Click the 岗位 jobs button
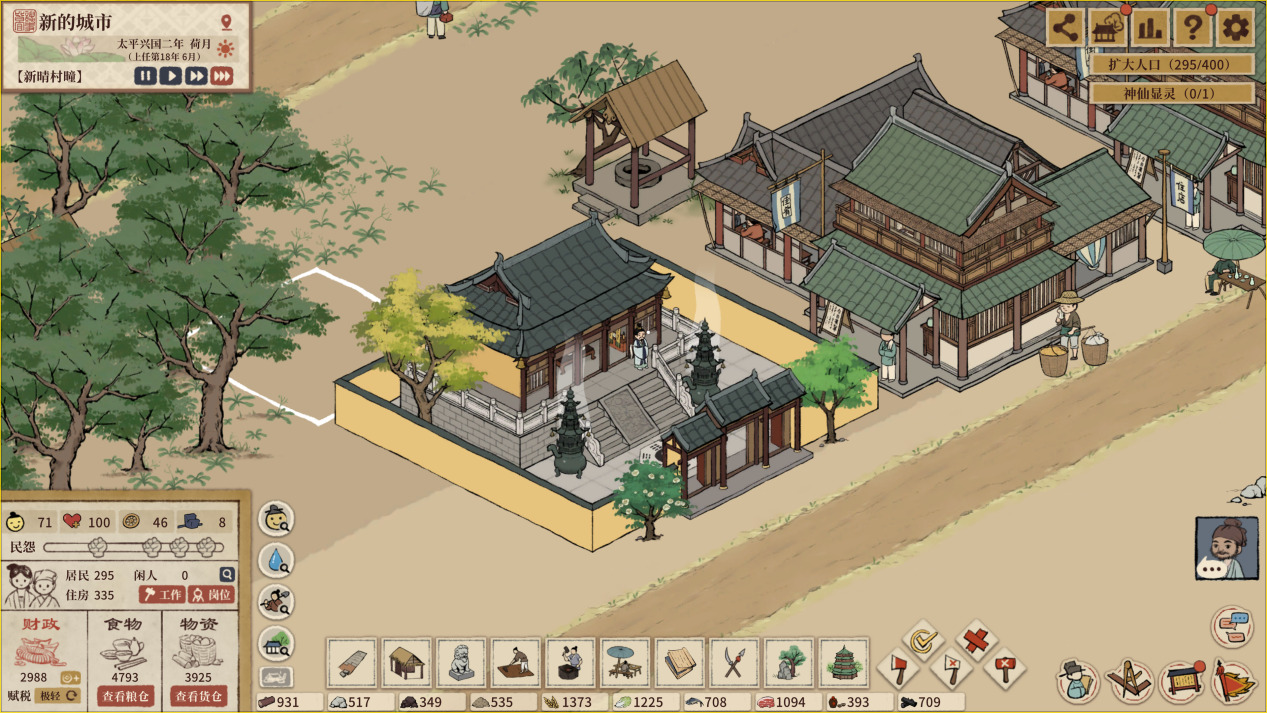The width and height of the screenshot is (1267, 713). pyautogui.click(x=211, y=594)
